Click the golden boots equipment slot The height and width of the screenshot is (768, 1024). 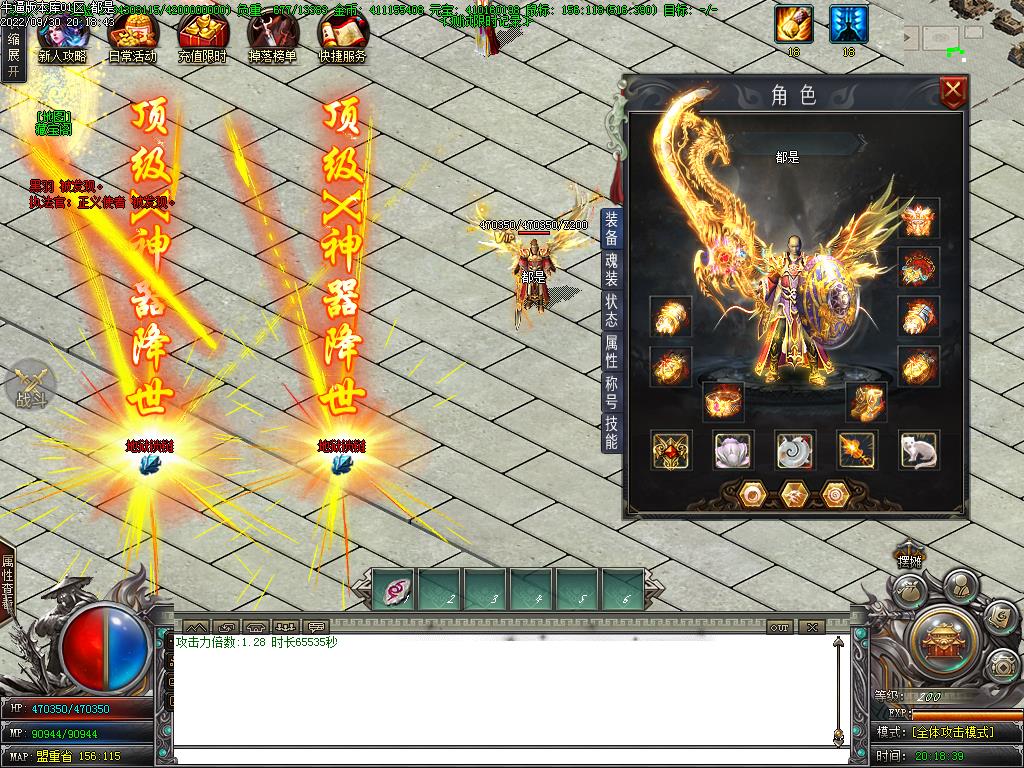(x=866, y=402)
